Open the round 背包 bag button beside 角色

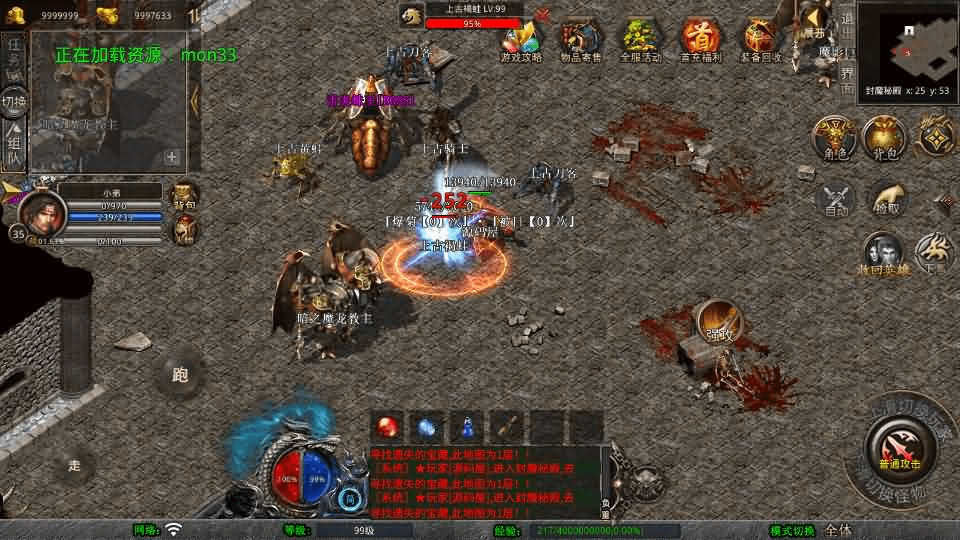click(x=884, y=137)
